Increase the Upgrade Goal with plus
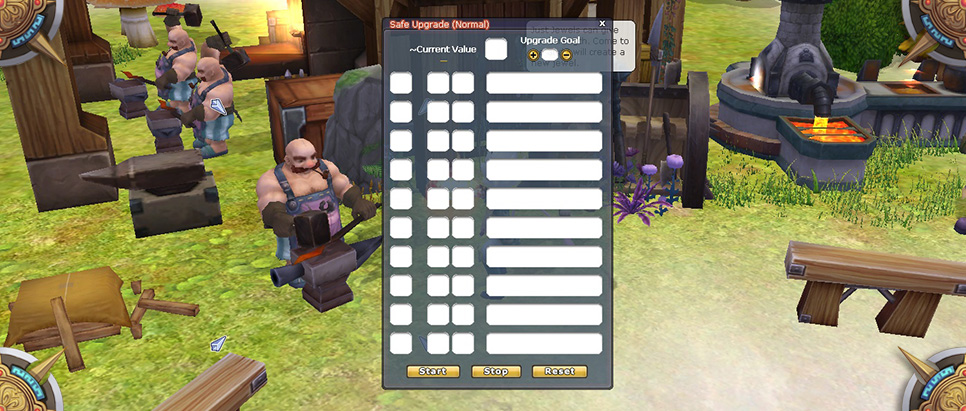The width and height of the screenshot is (966, 411). (x=533, y=55)
